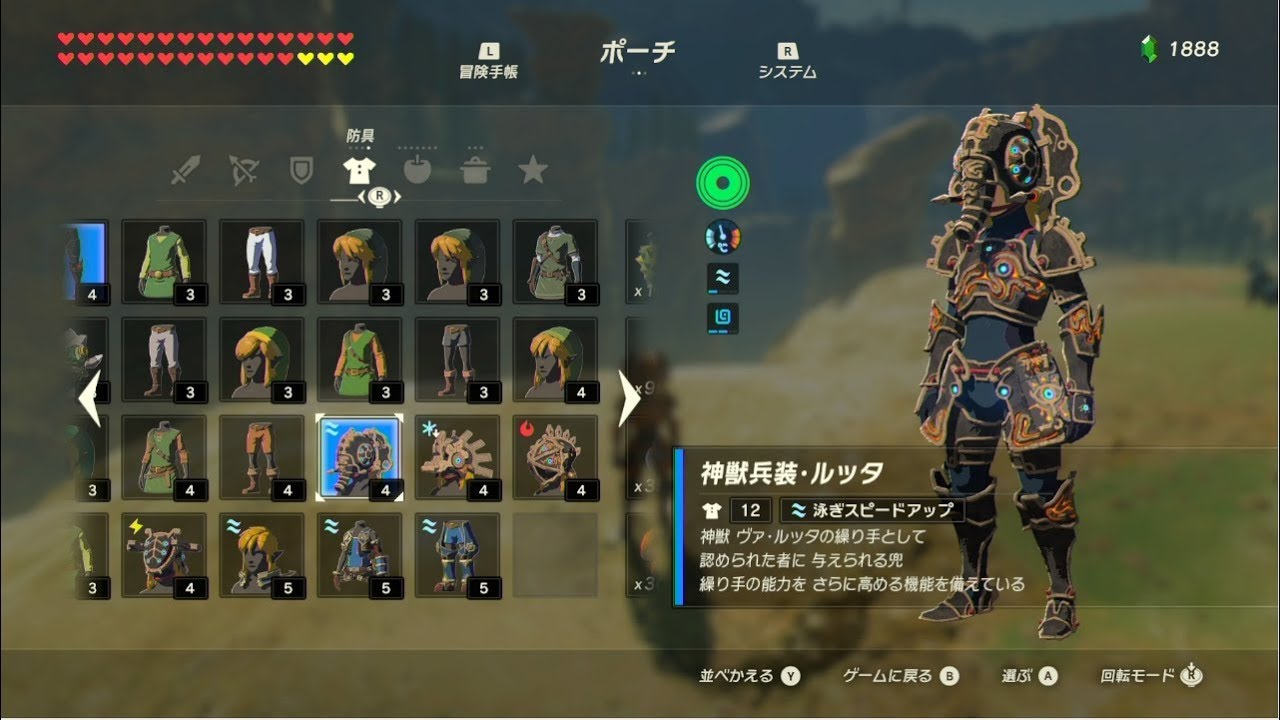Click the rupee counter showing 1888

pos(1181,47)
